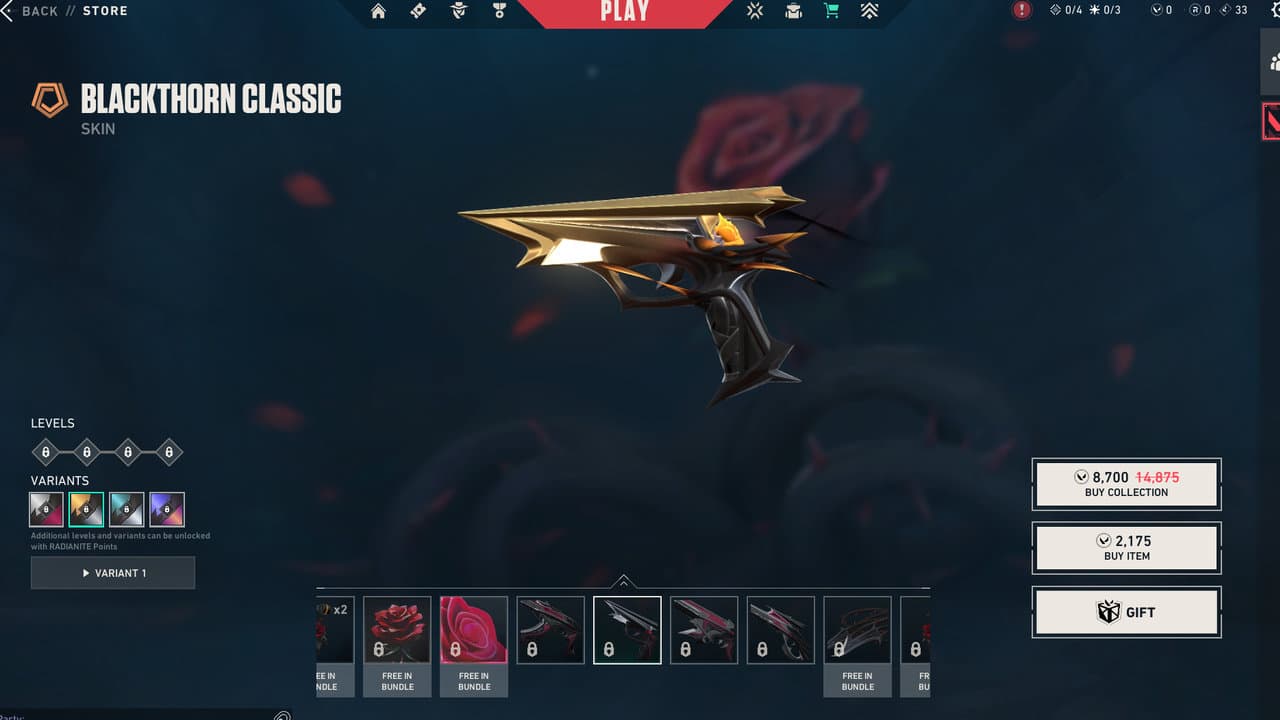Collapse the bundle carousel with the arrow
1280x720 pixels.
point(623,581)
